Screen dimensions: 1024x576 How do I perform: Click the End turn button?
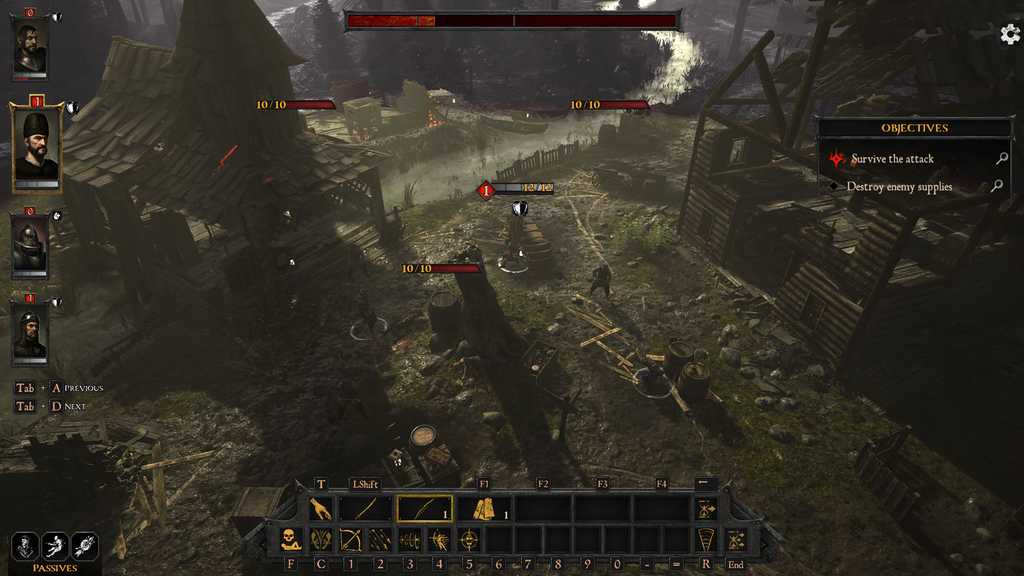736,540
